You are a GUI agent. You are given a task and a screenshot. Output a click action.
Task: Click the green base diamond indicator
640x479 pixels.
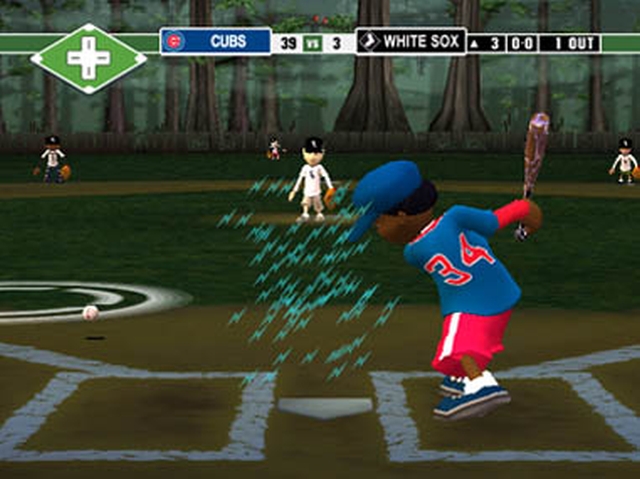click(88, 58)
